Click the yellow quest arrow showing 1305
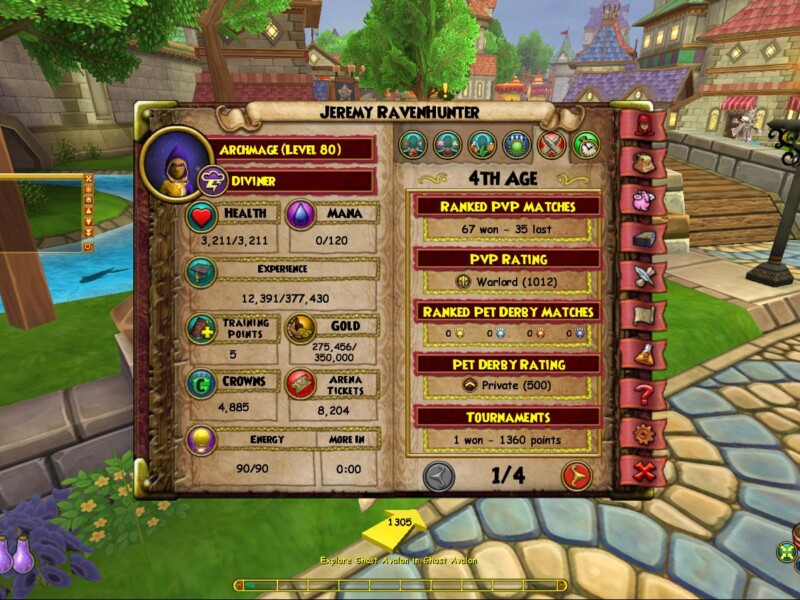 click(397, 527)
